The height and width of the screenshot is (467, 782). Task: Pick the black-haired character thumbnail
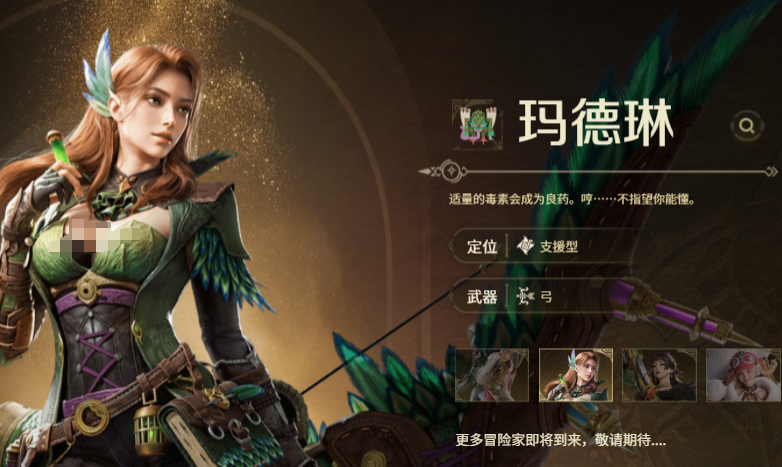(x=659, y=375)
